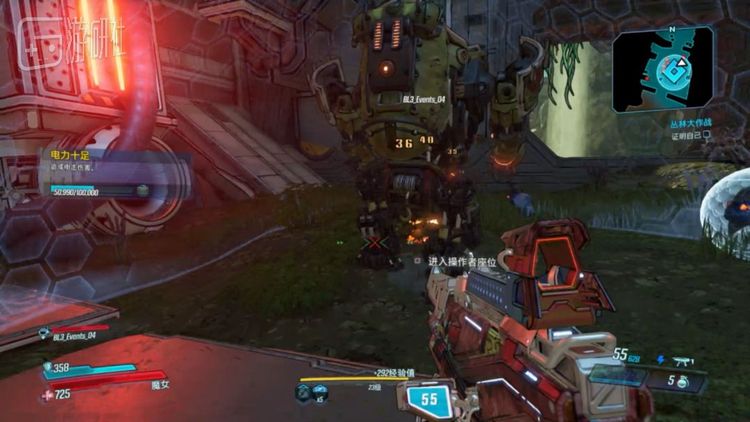Select the equipped weapon icon
Screen dimensions: 750x422
coord(685,358)
